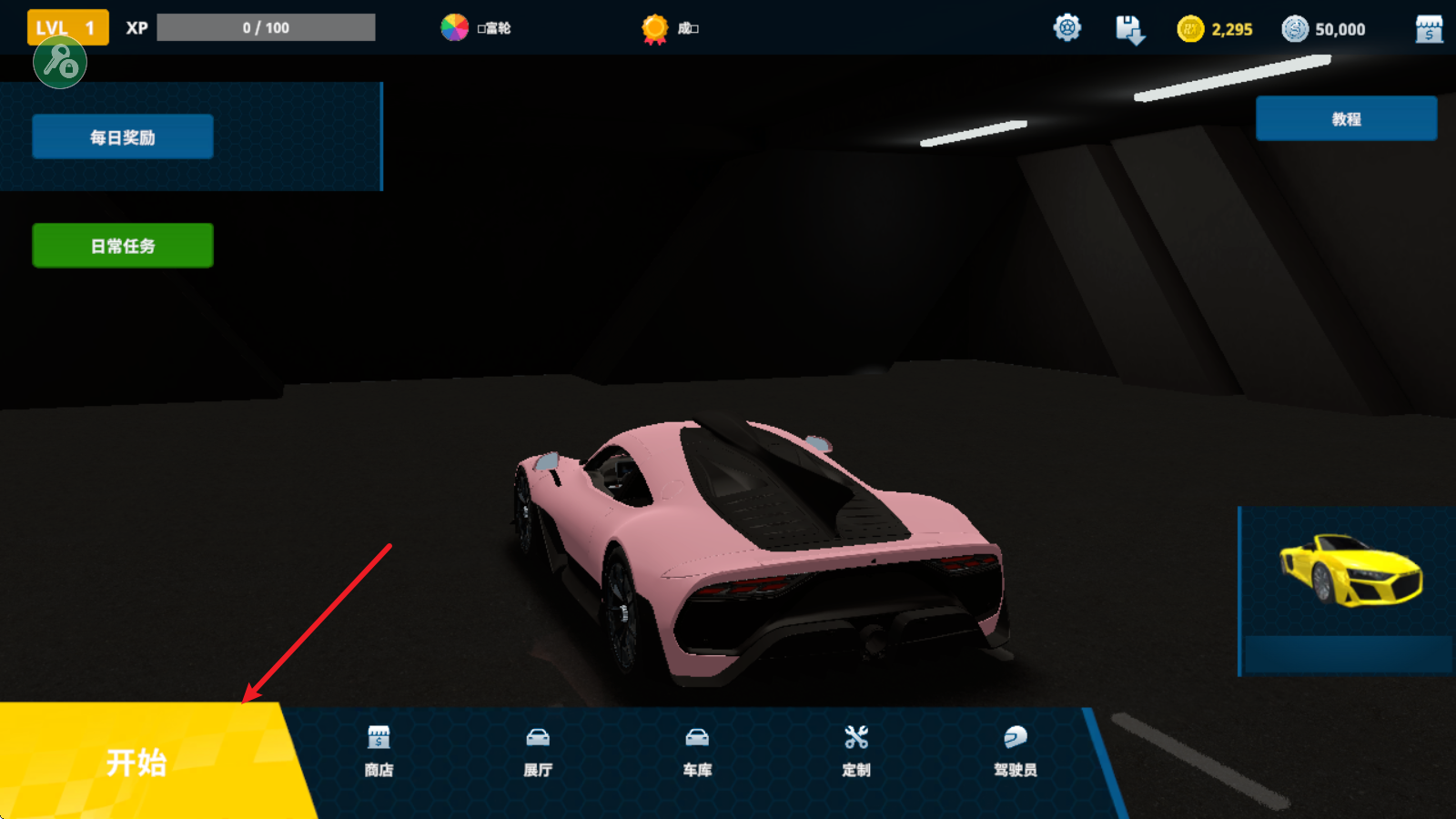Click the gold RX coin icon
Image resolution: width=1456 pixels, height=819 pixels.
tap(1188, 28)
